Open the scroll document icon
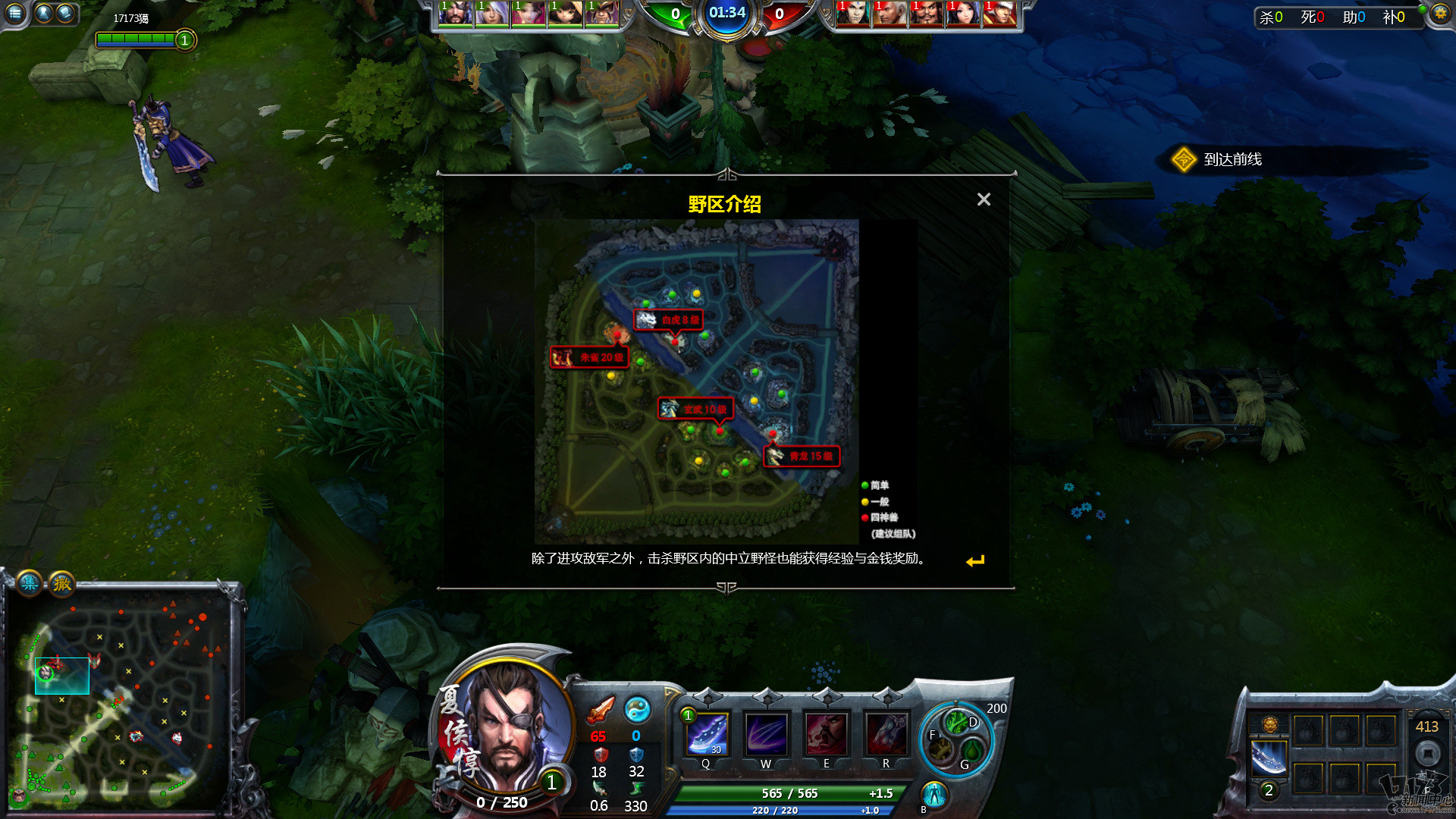The height and width of the screenshot is (819, 1456). pos(66,13)
